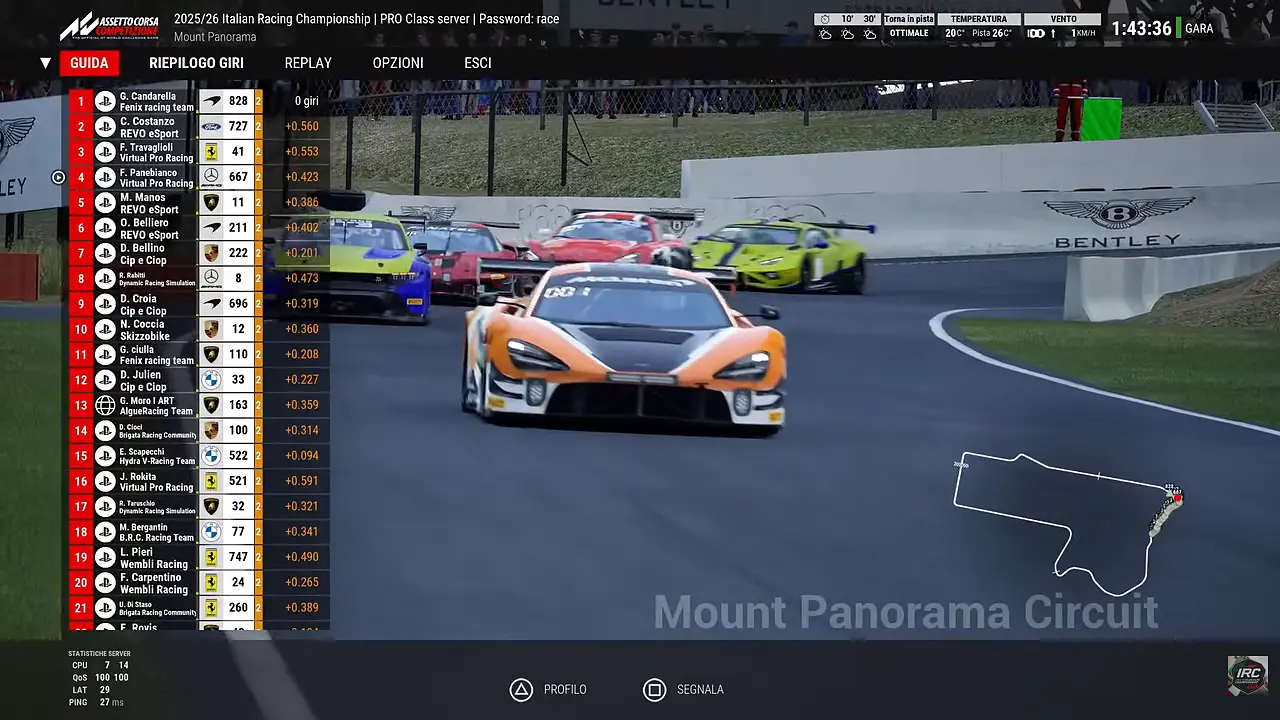Expand the arrow menu left of GUIDA
Viewport: 1280px width, 720px height.
45,62
